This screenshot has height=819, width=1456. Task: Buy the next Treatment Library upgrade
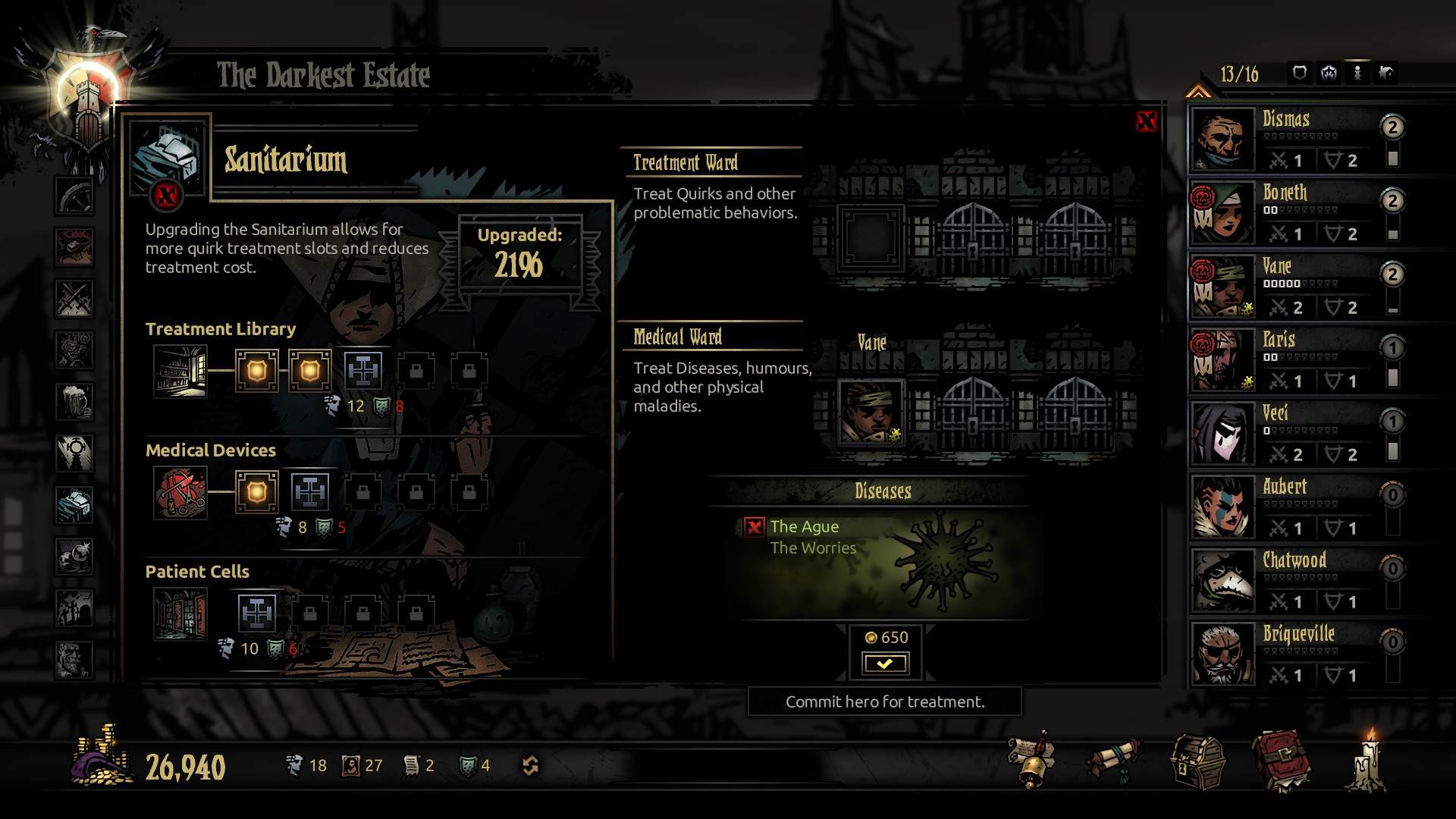pyautogui.click(x=363, y=371)
